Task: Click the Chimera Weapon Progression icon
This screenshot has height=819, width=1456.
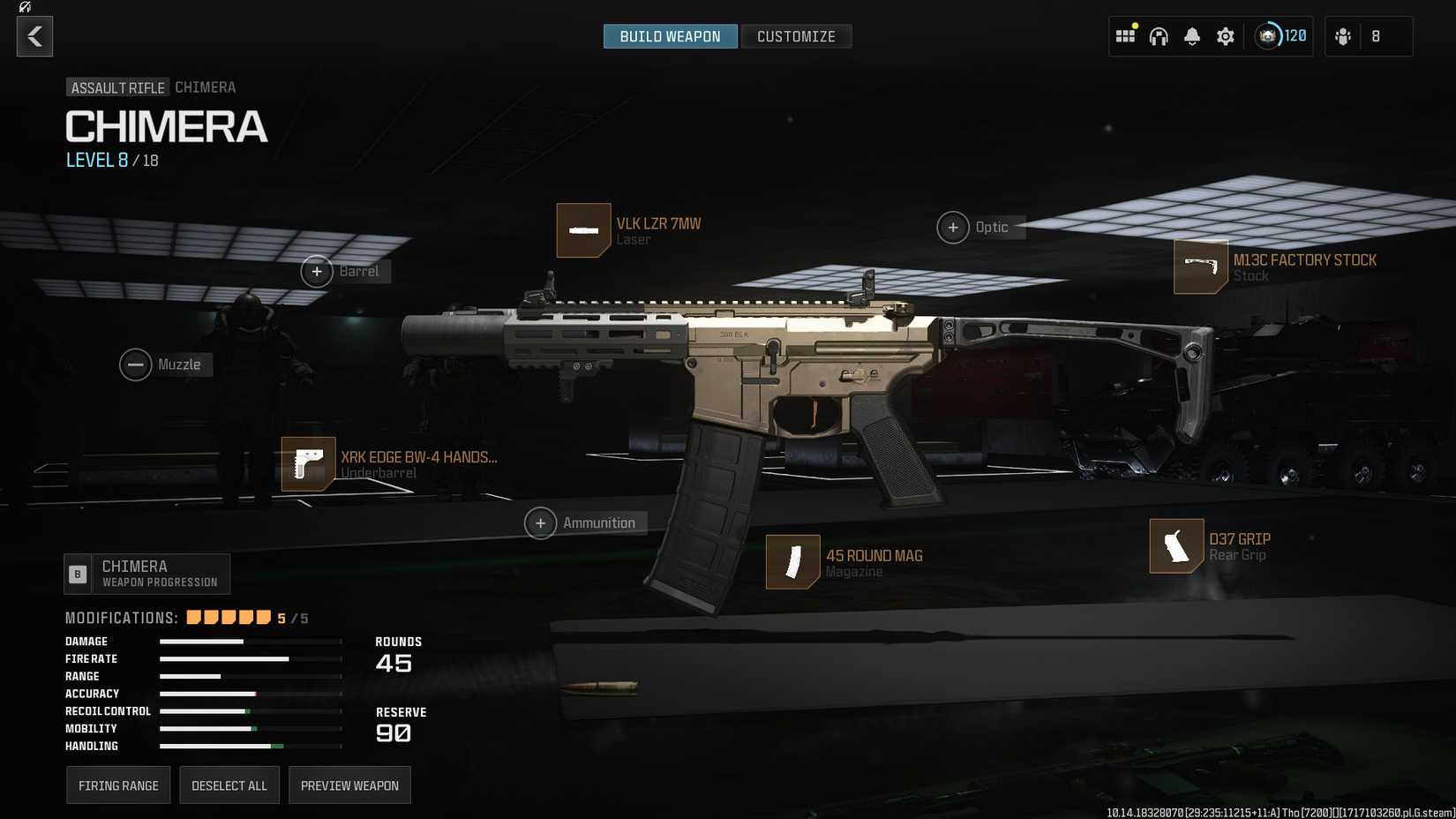Action: pyautogui.click(x=77, y=574)
